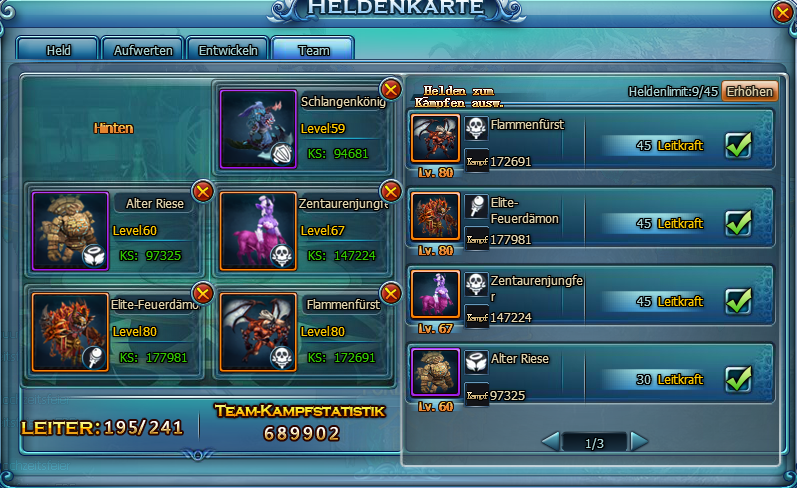The image size is (797, 488).
Task: Remove Schlangenkönig from the team
Action: tap(391, 90)
